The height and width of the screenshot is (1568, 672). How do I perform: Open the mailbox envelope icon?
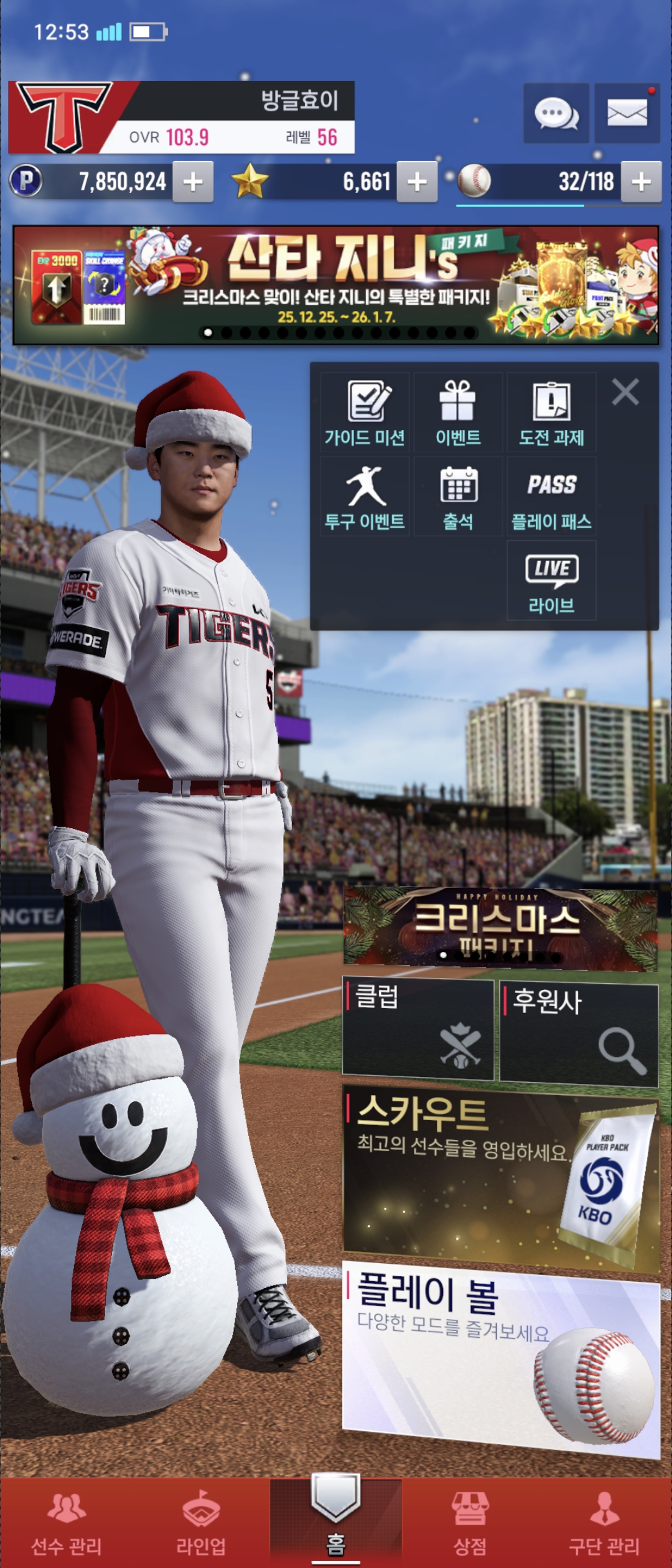627,114
